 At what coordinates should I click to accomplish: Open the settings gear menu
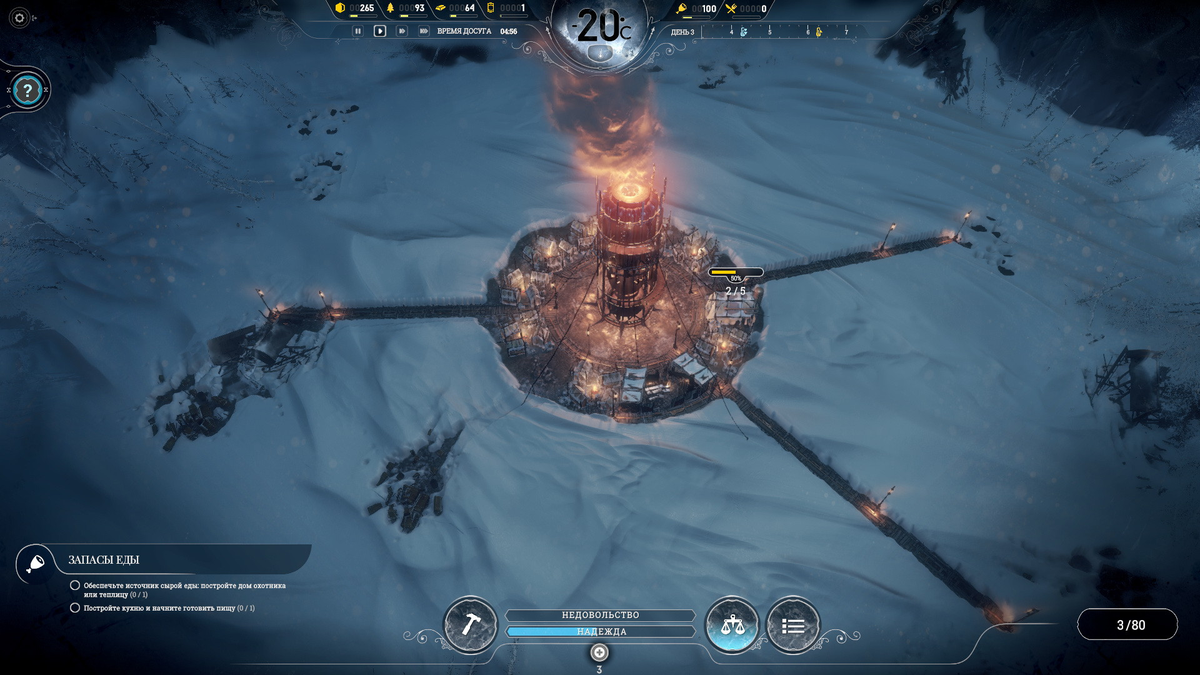tap(19, 18)
